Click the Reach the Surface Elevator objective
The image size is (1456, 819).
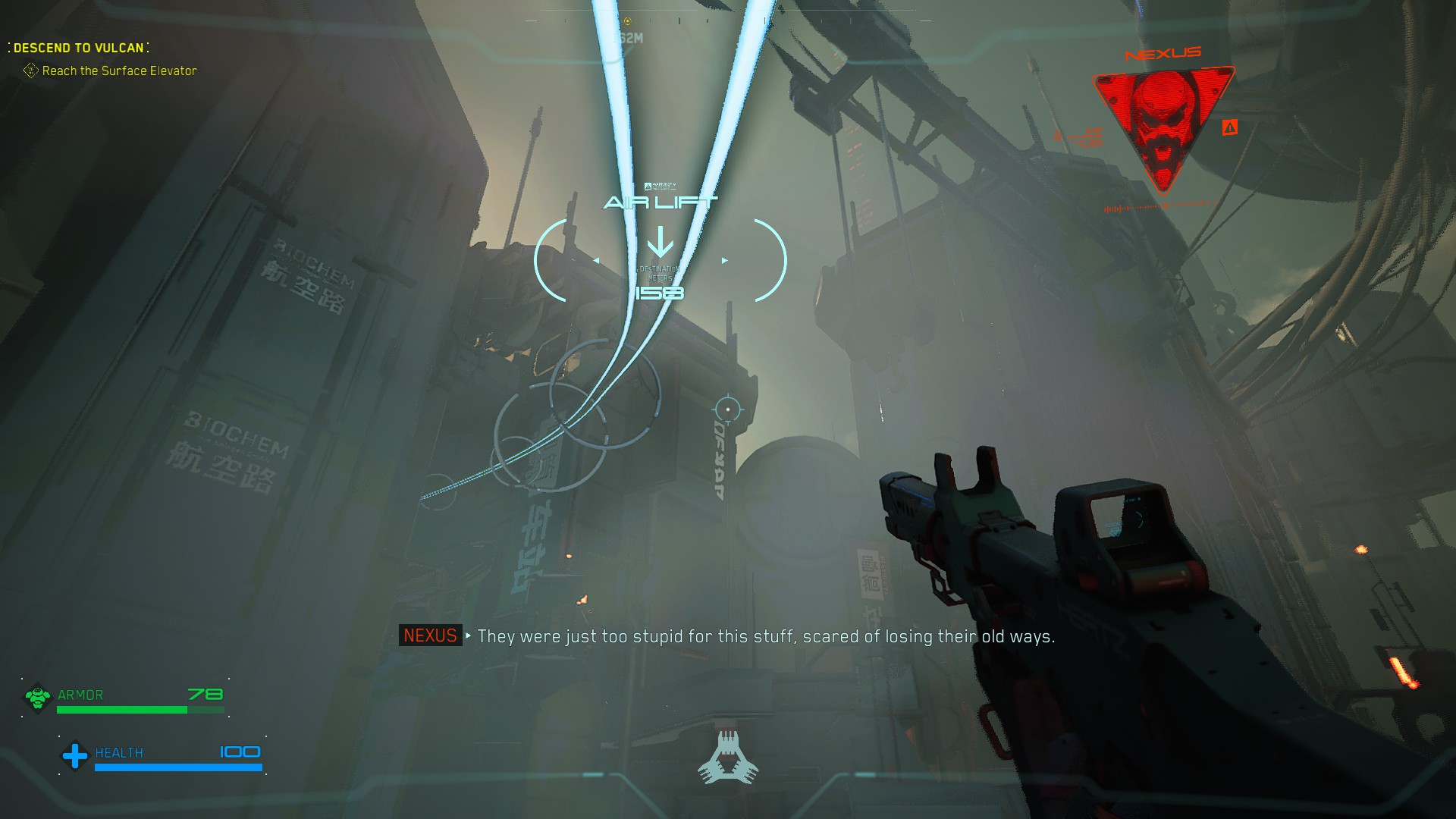point(119,71)
